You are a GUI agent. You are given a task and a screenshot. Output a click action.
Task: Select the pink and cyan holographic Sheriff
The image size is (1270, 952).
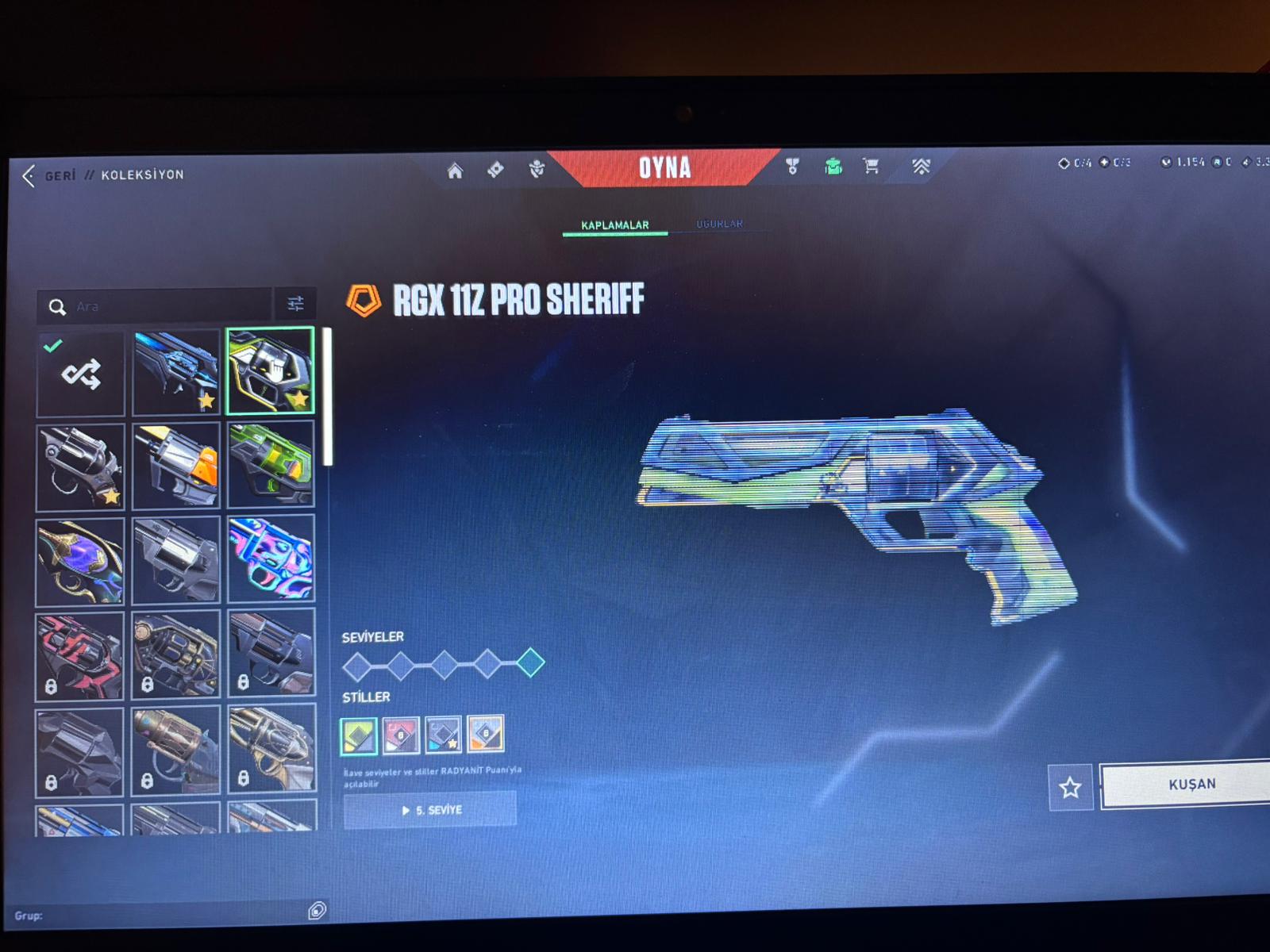point(271,559)
